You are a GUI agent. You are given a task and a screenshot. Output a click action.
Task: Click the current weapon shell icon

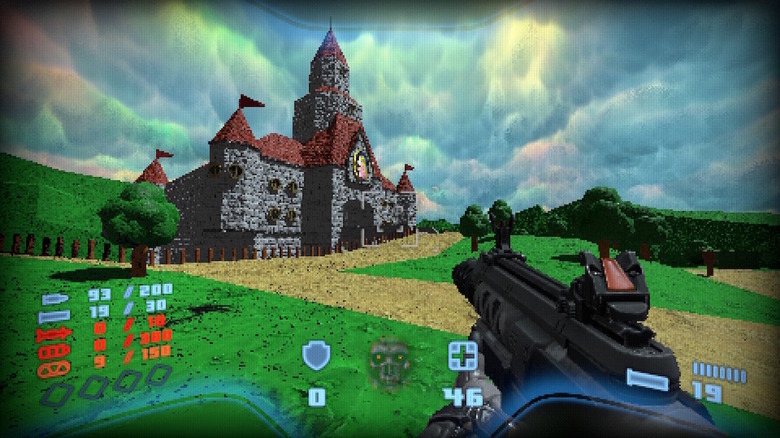(x=647, y=379)
